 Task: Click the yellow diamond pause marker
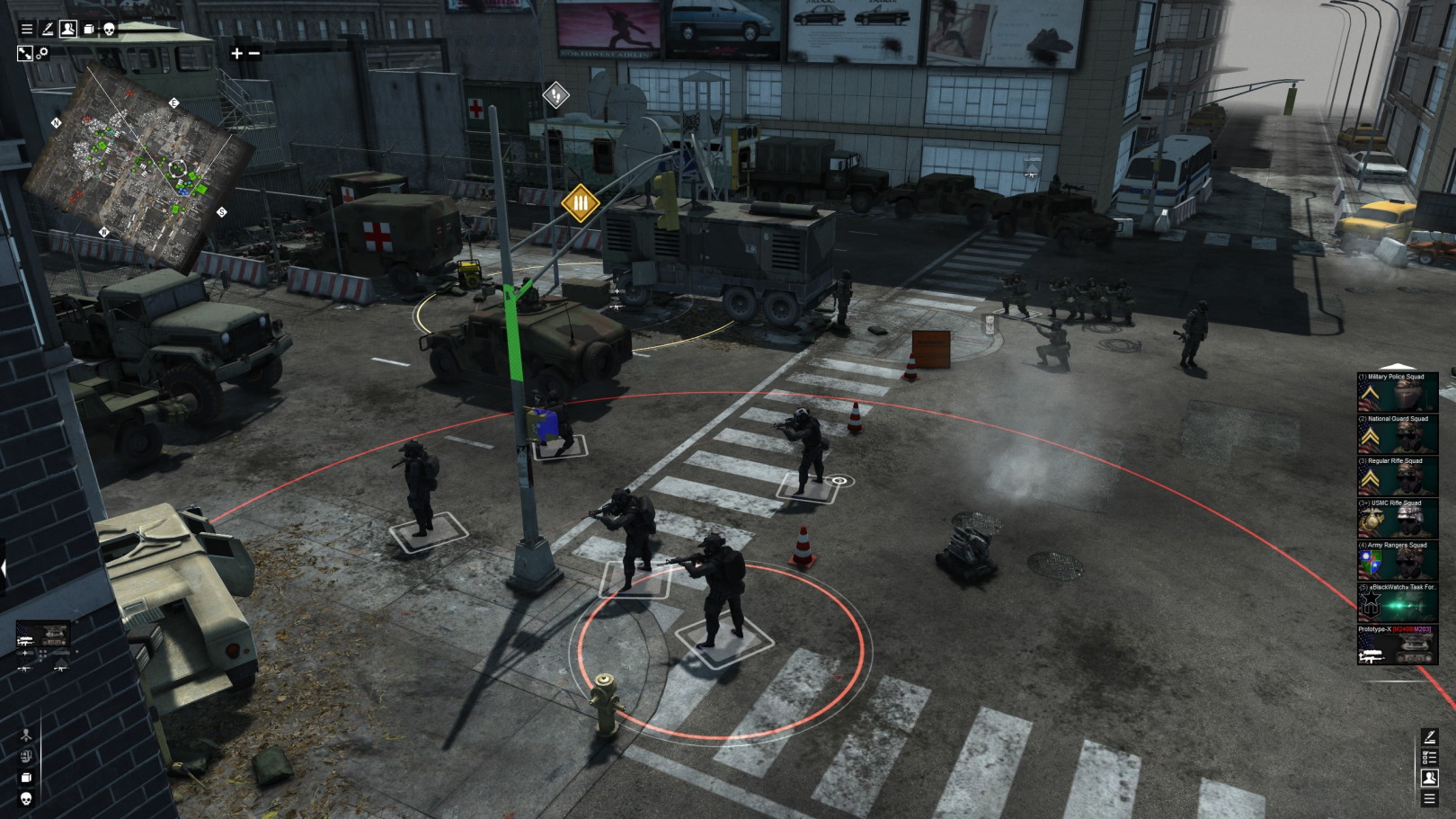point(580,203)
